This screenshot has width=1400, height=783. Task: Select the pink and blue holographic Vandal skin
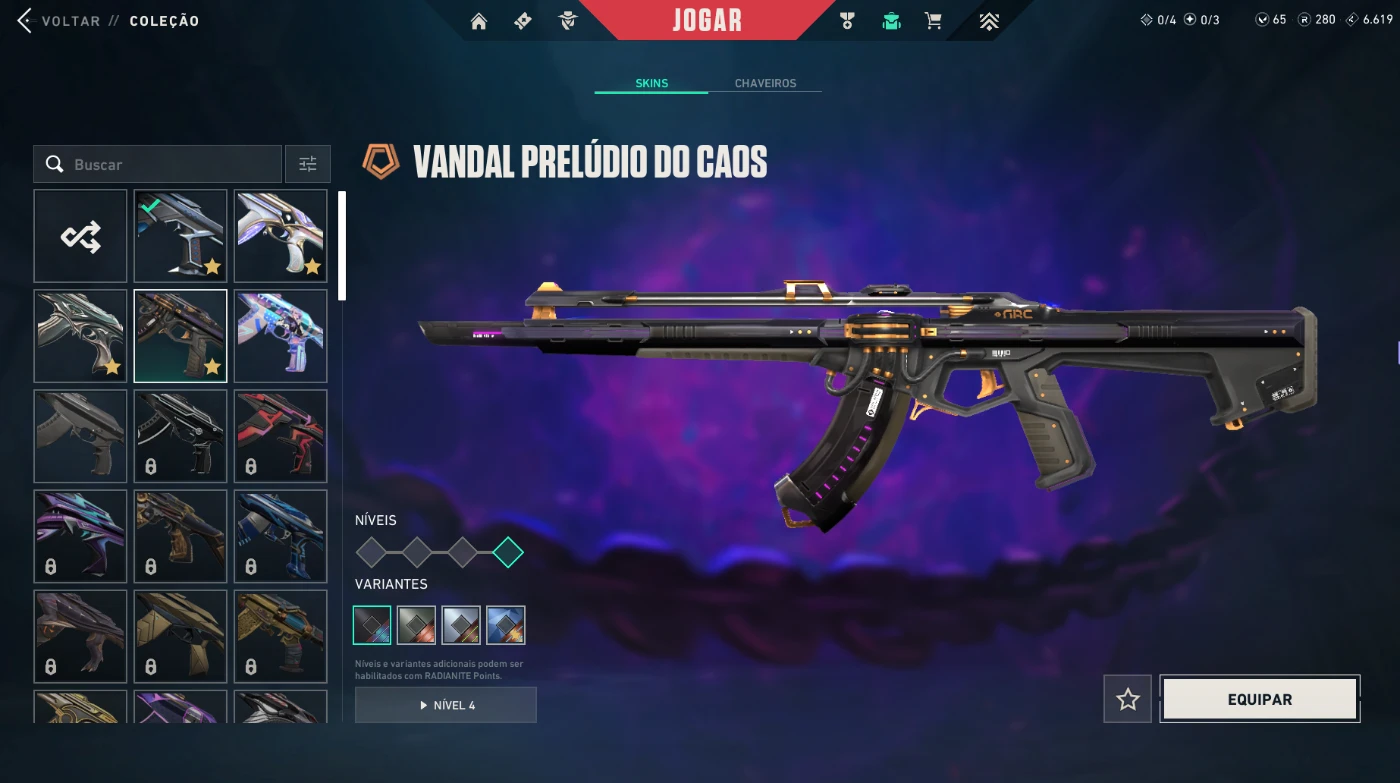[x=280, y=336]
